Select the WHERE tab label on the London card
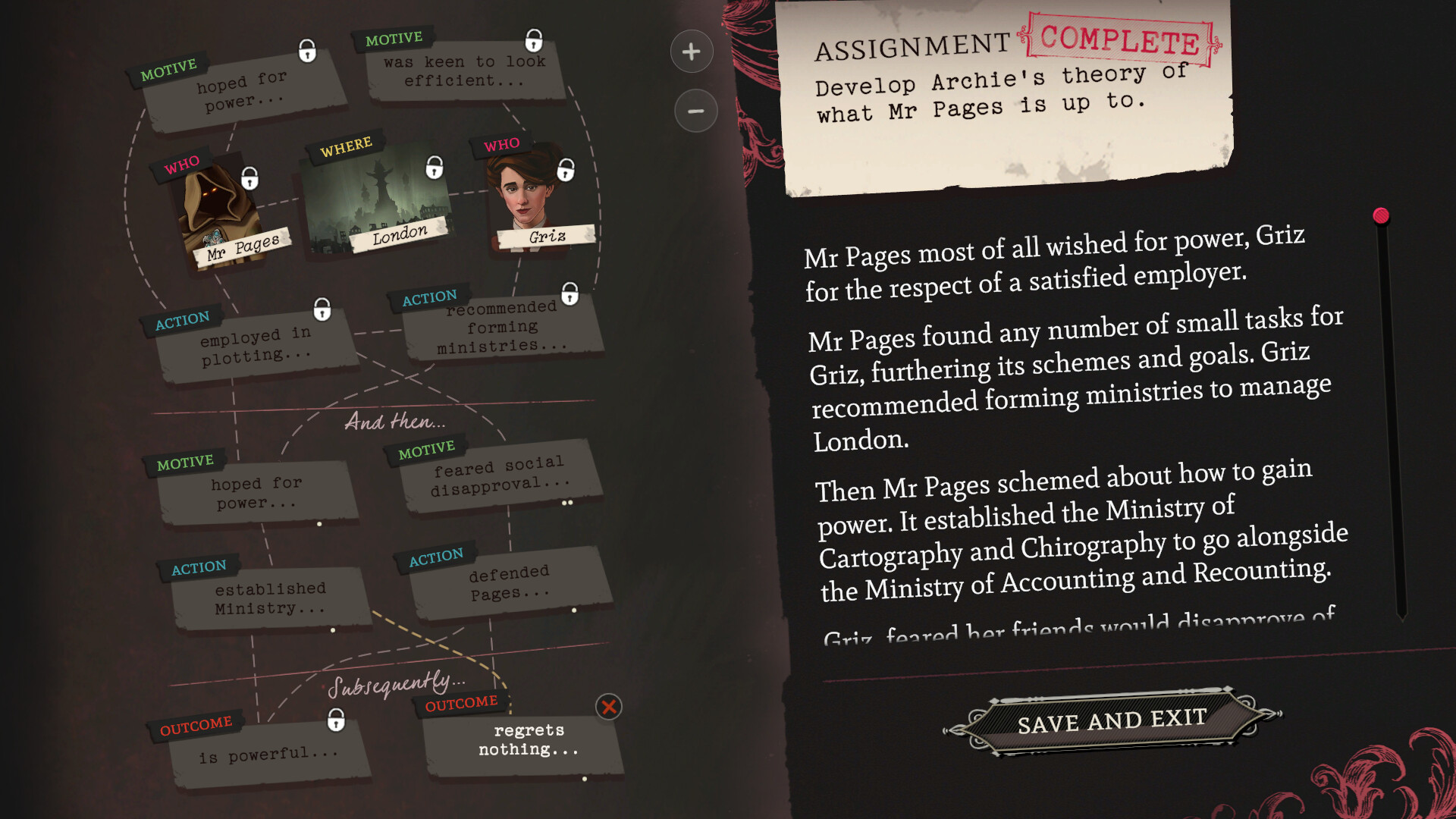Screen dimensions: 1456x819 point(347,146)
